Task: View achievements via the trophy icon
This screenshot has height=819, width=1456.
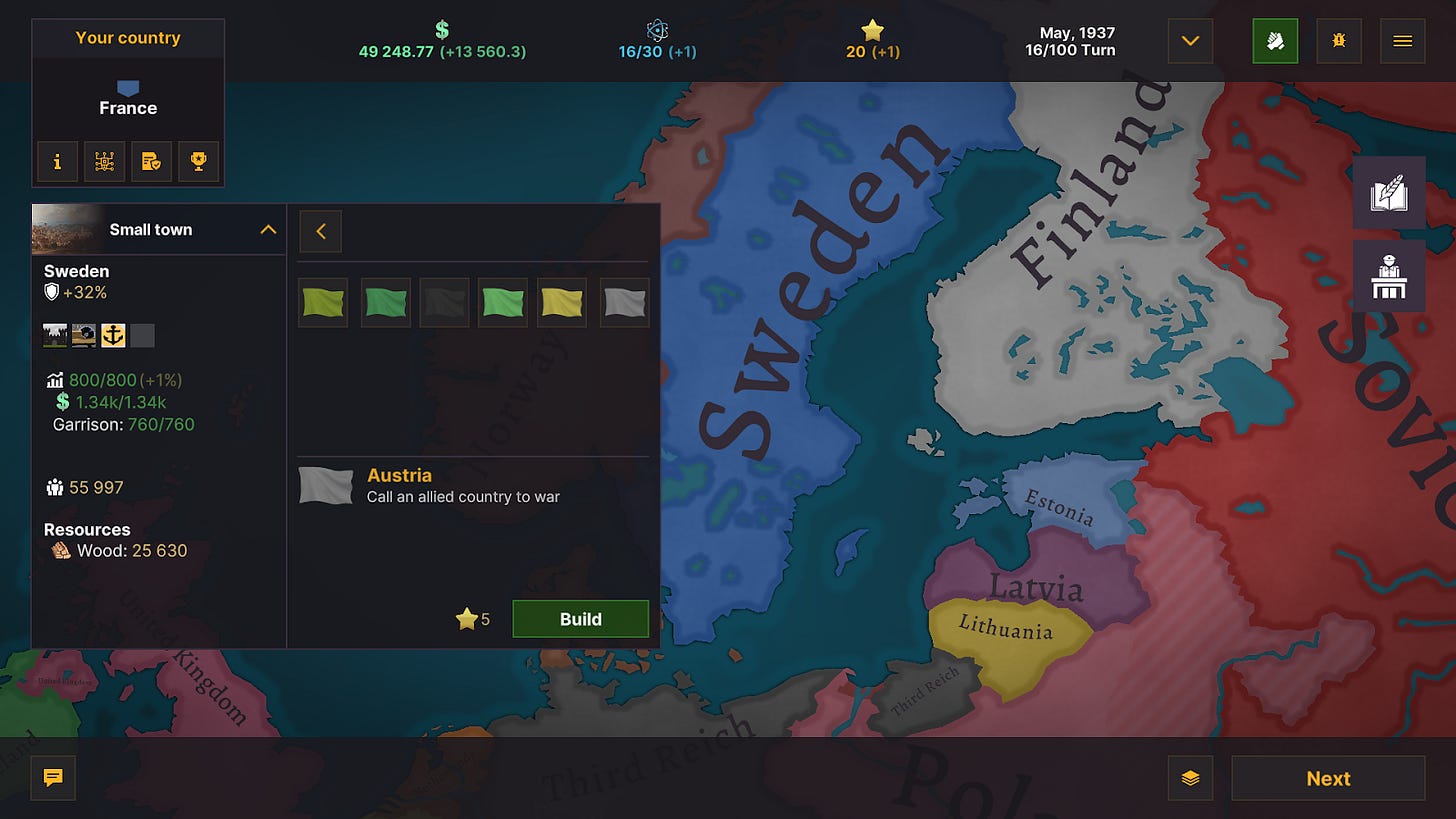Action: [x=198, y=161]
